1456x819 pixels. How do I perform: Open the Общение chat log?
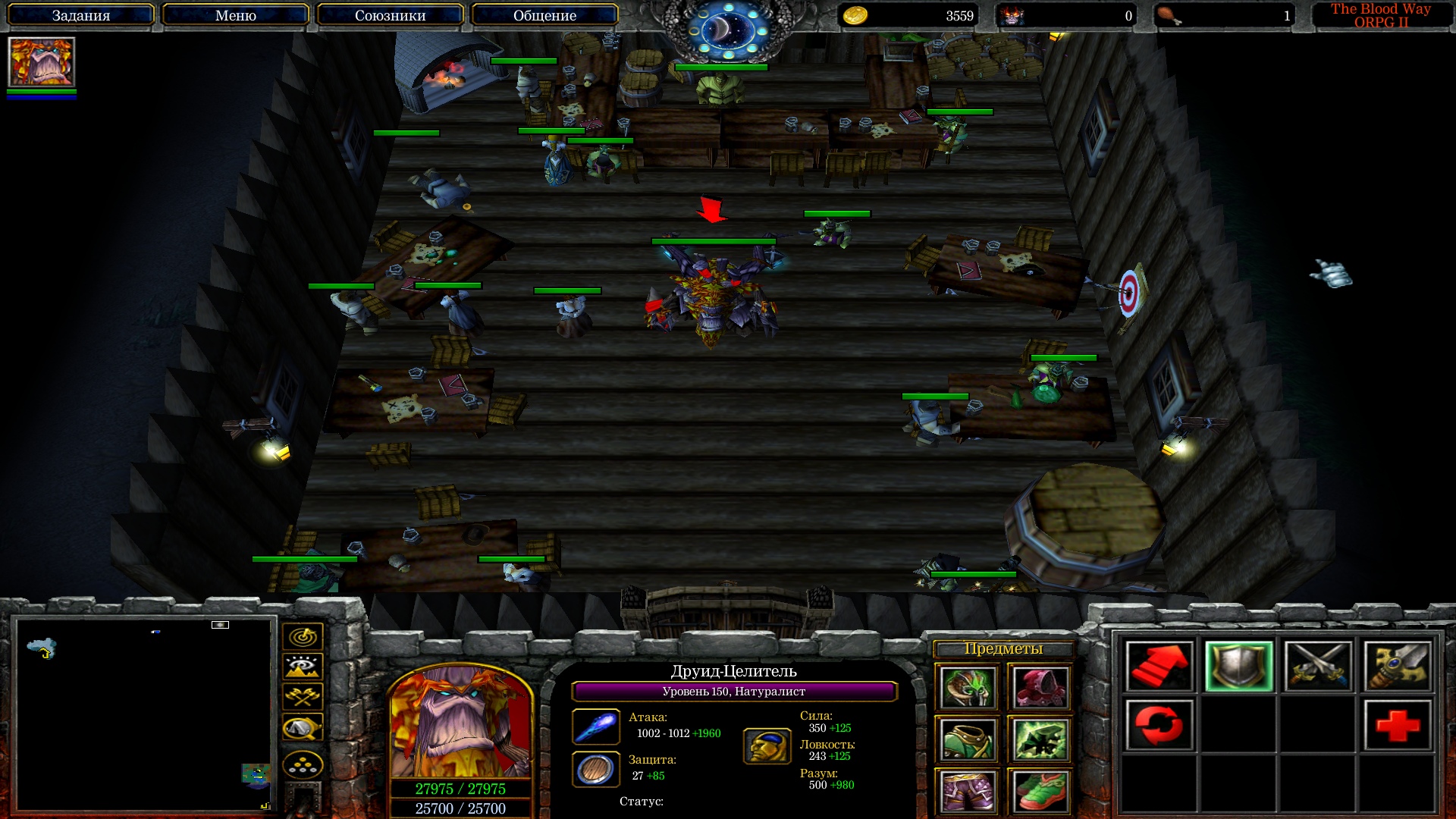point(544,15)
